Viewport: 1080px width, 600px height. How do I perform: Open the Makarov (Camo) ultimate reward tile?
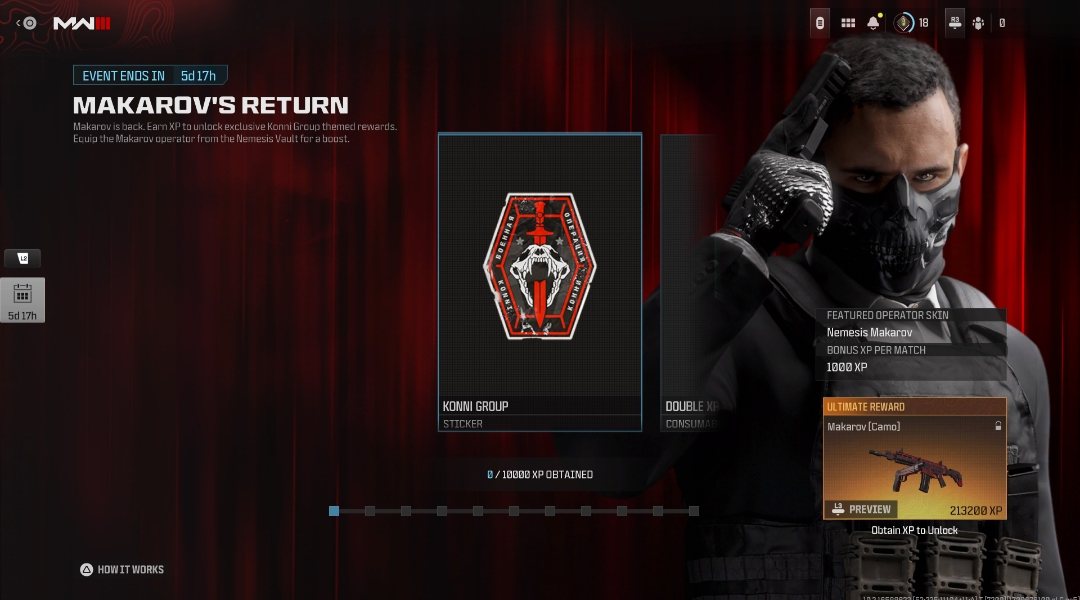(x=914, y=460)
